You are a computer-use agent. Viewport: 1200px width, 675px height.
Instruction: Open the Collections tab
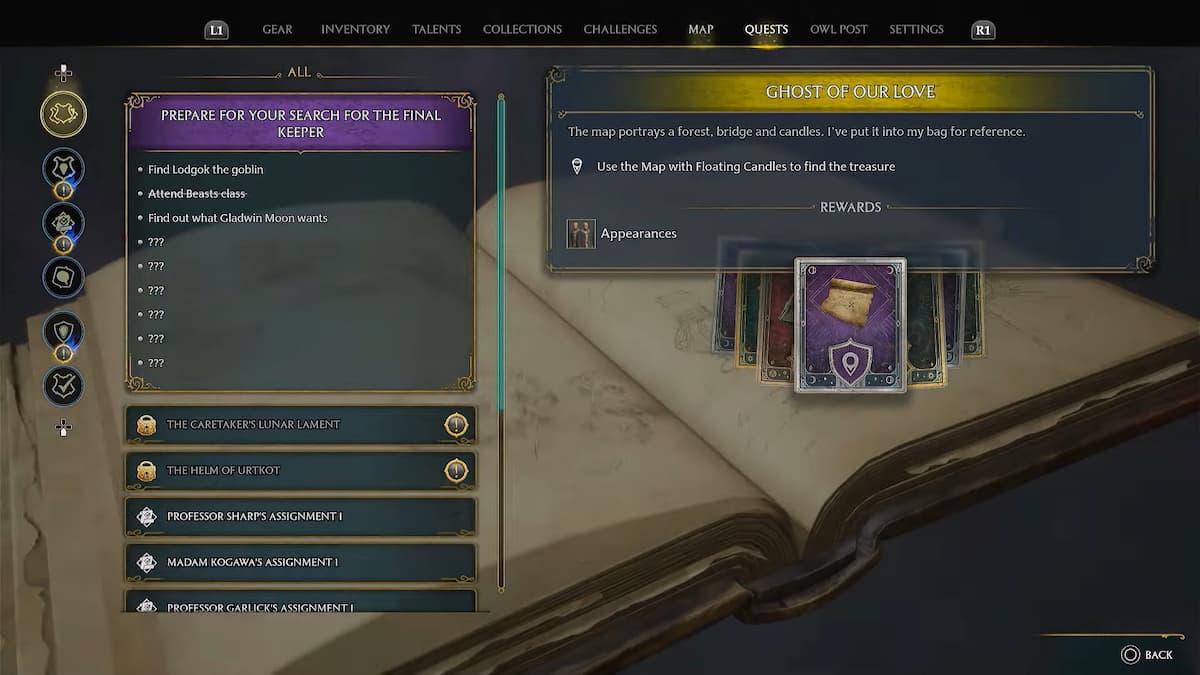tap(522, 30)
